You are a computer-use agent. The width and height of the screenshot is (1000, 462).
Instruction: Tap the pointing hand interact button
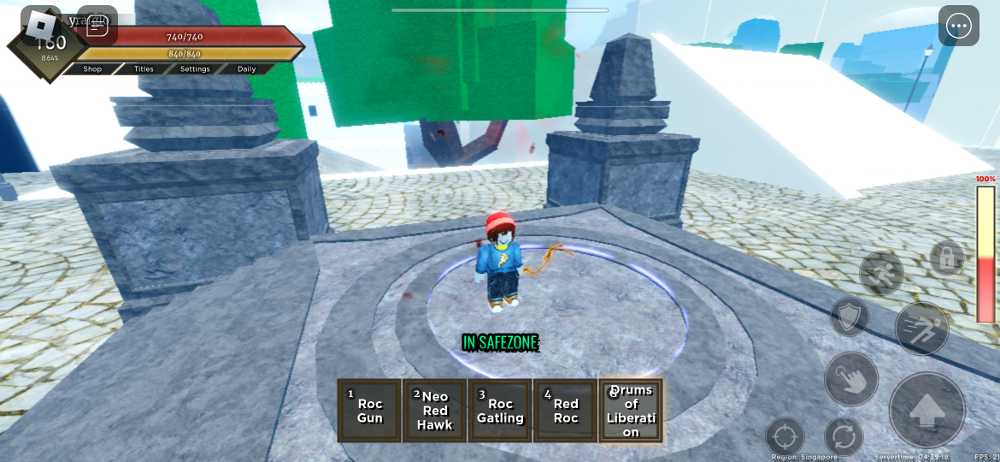tap(851, 379)
